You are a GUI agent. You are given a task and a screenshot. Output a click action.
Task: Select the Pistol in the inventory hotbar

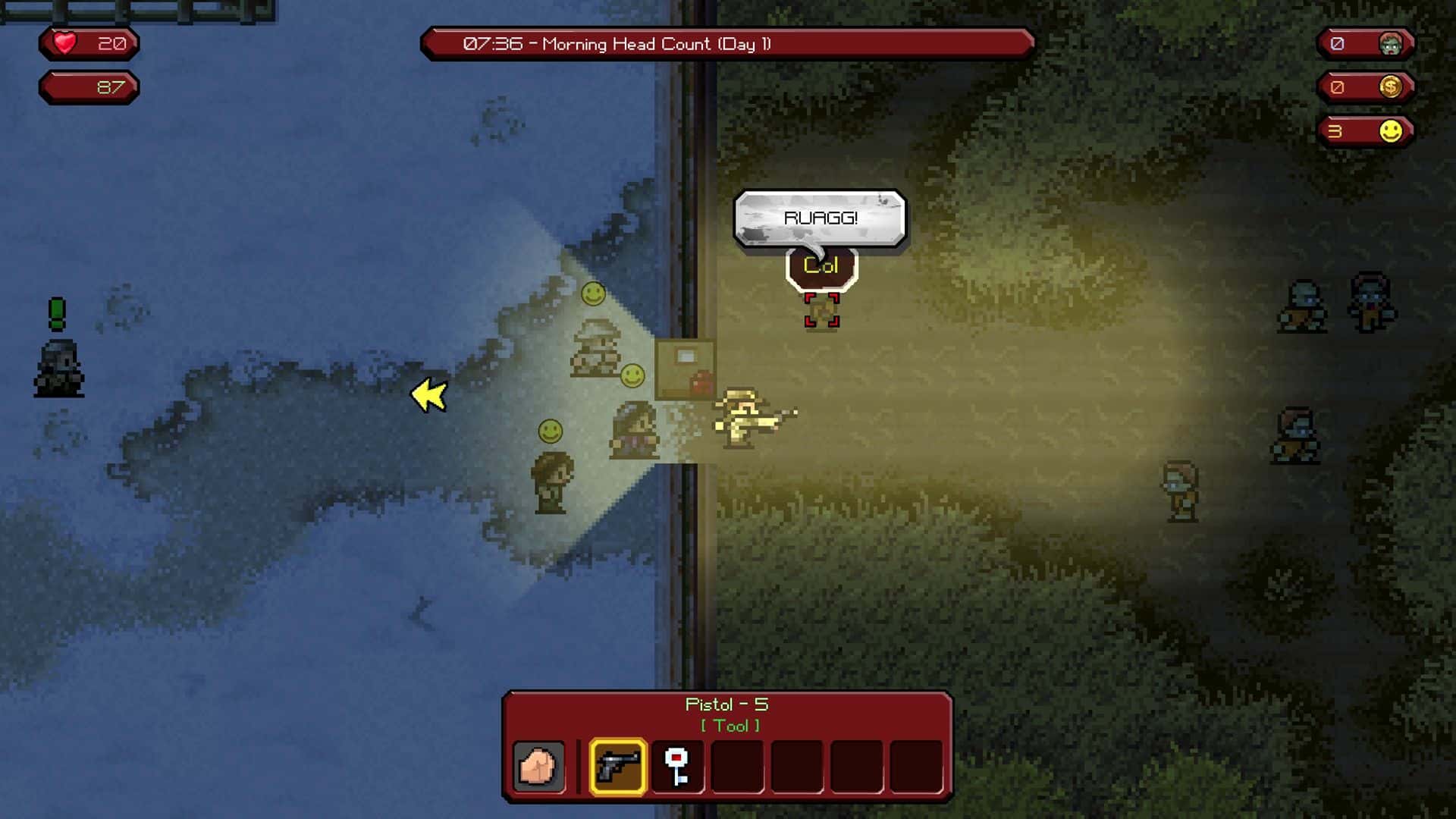tap(618, 767)
